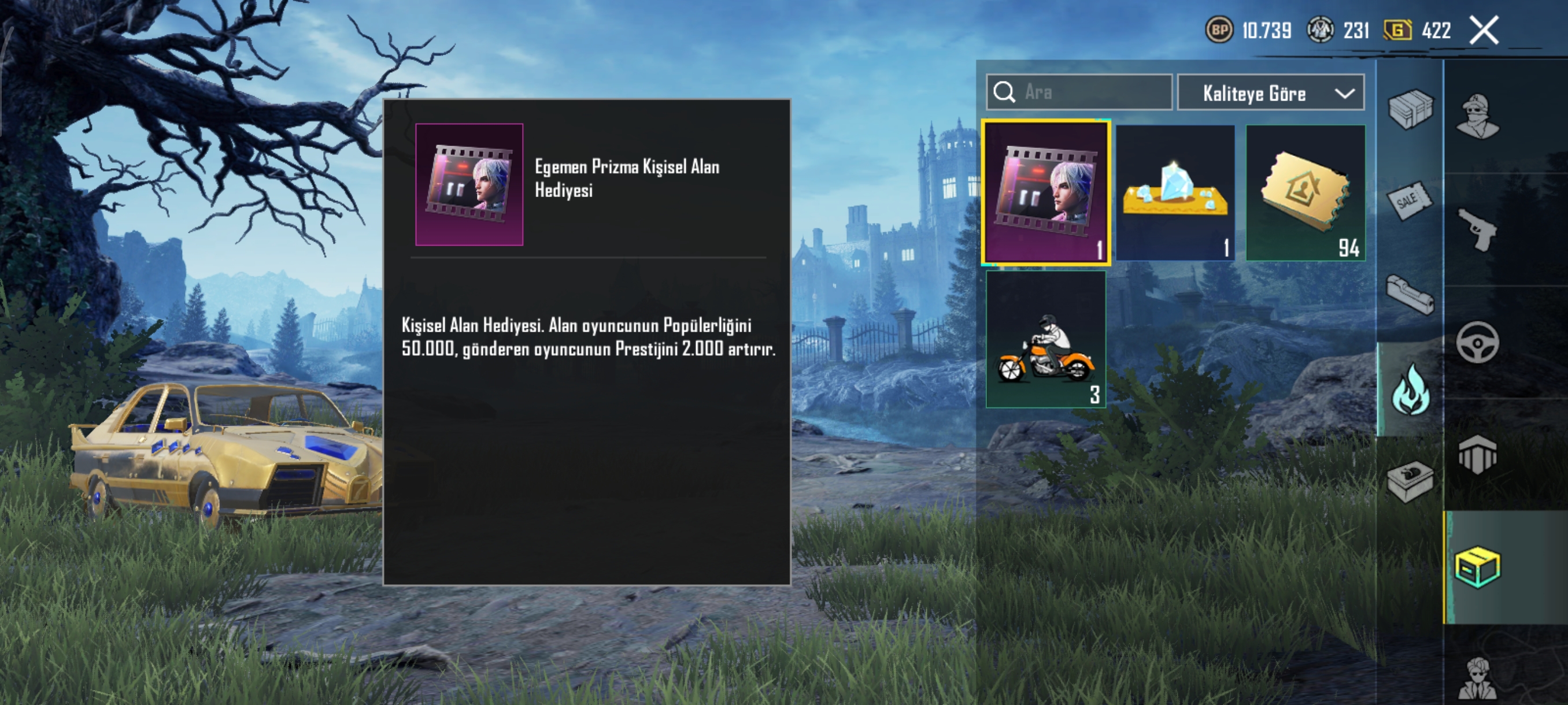Show the supply crate sub-category
The width and height of the screenshot is (1568, 705).
[1410, 109]
